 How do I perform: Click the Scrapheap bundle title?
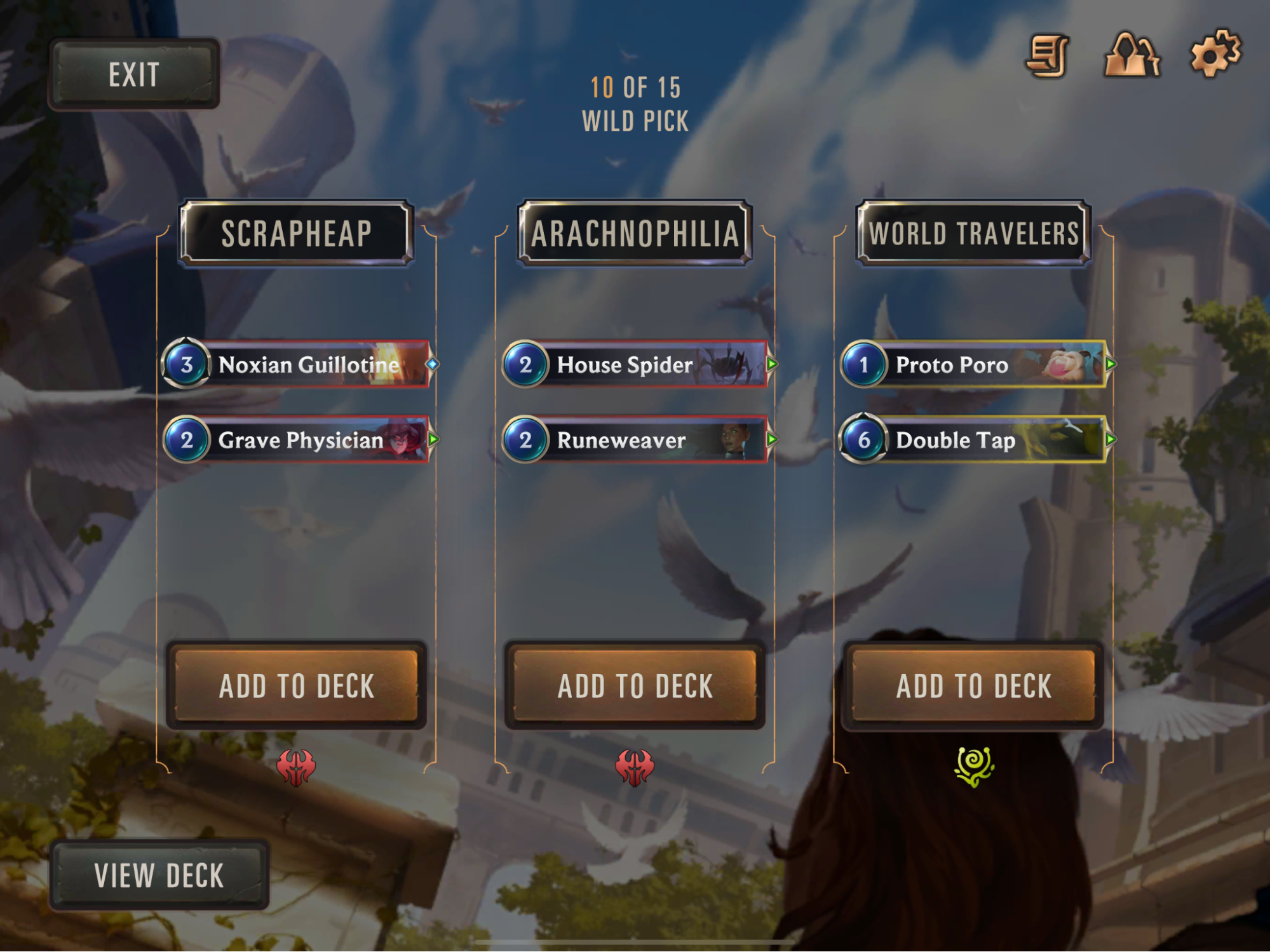(x=296, y=233)
